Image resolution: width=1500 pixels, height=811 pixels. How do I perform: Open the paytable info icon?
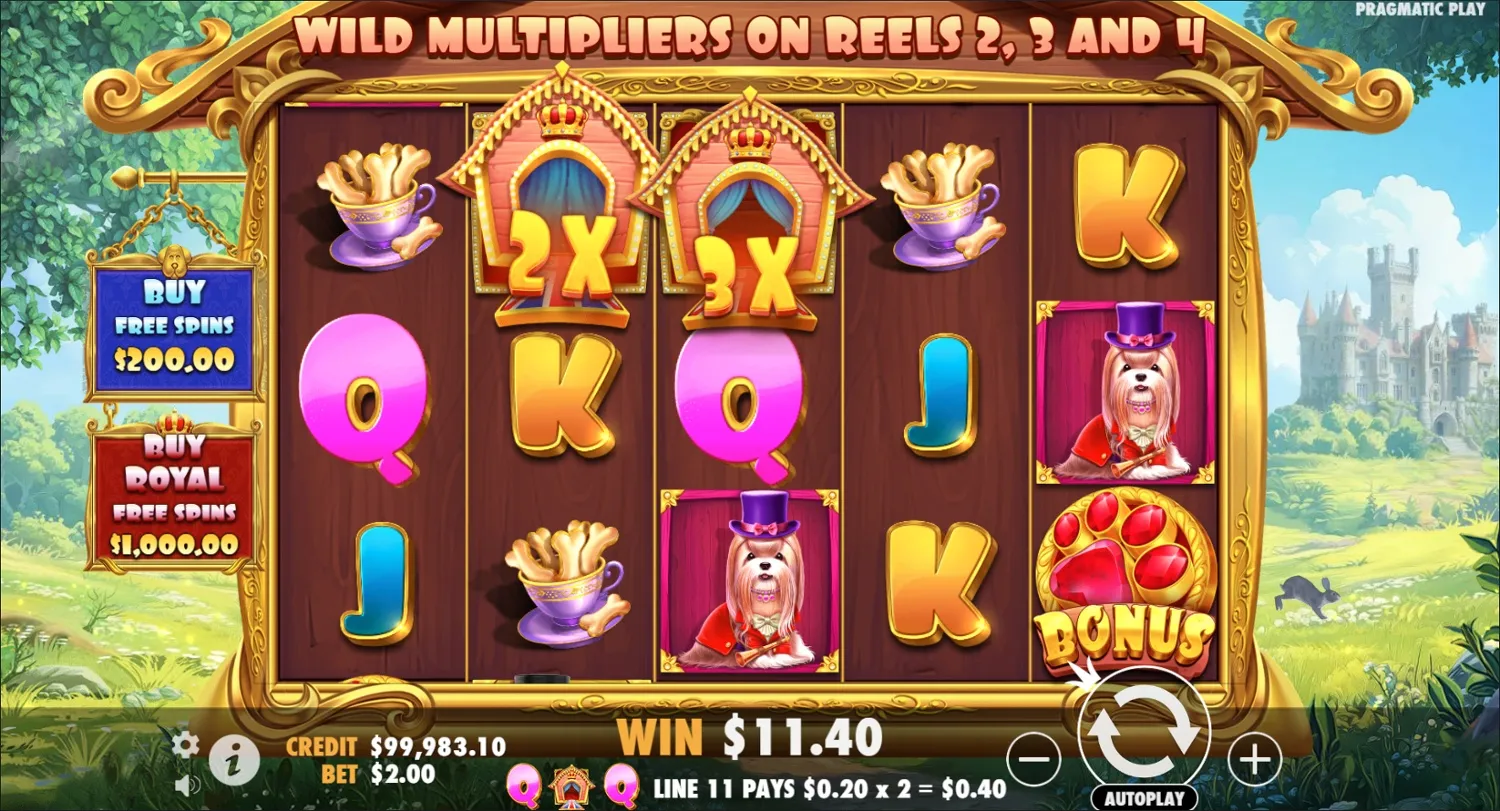pyautogui.click(x=232, y=758)
